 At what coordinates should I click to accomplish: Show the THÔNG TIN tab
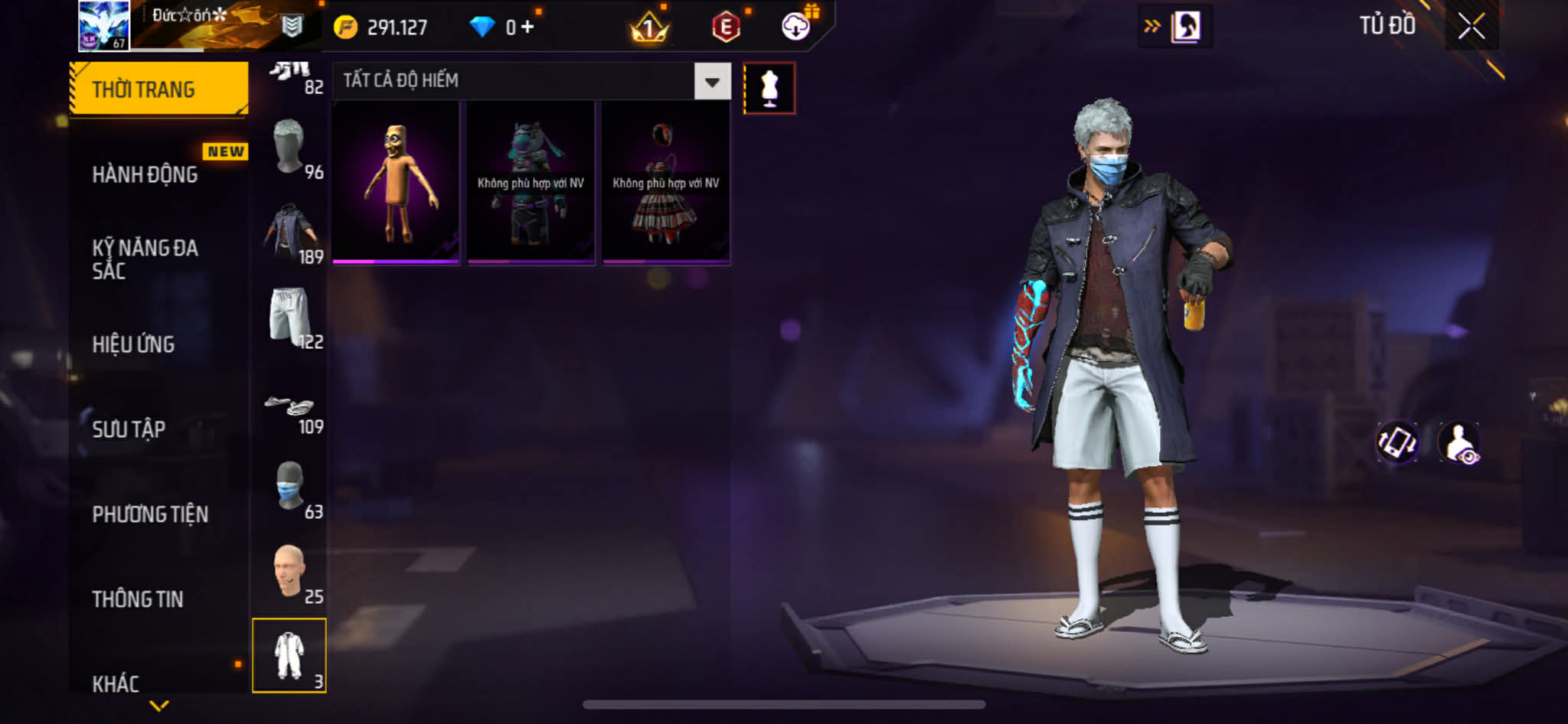coord(138,599)
